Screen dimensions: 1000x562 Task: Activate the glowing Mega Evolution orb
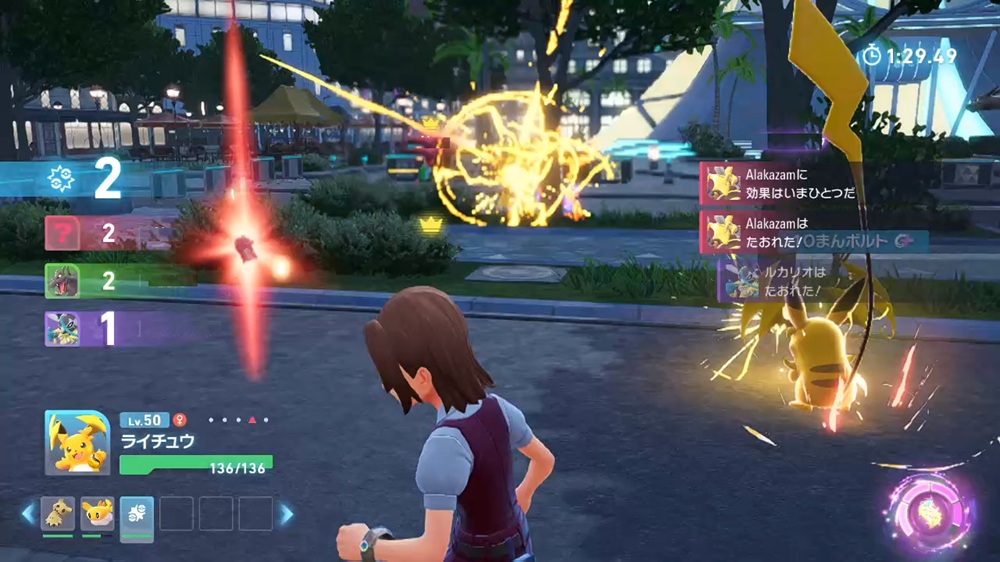coord(929,510)
